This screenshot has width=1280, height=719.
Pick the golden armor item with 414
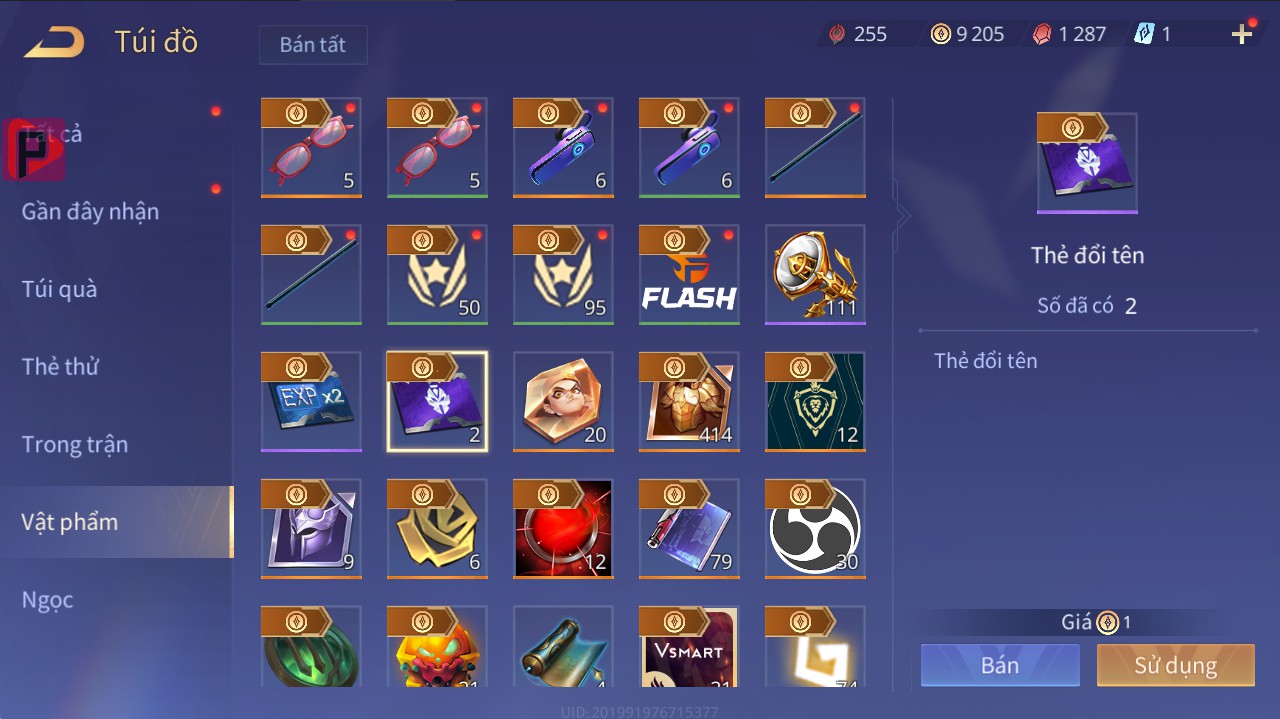pos(689,401)
